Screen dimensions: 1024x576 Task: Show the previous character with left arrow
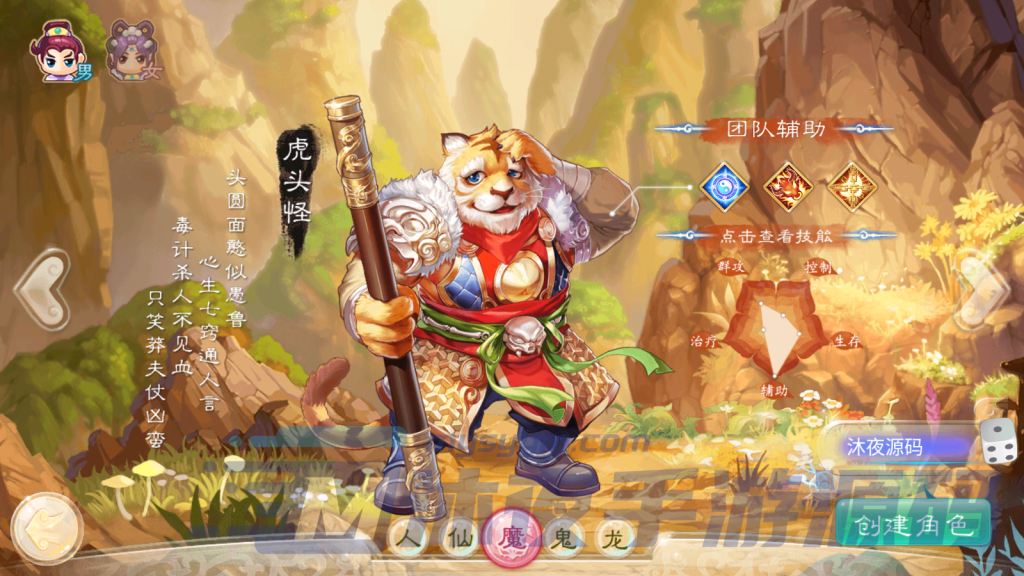[41, 290]
